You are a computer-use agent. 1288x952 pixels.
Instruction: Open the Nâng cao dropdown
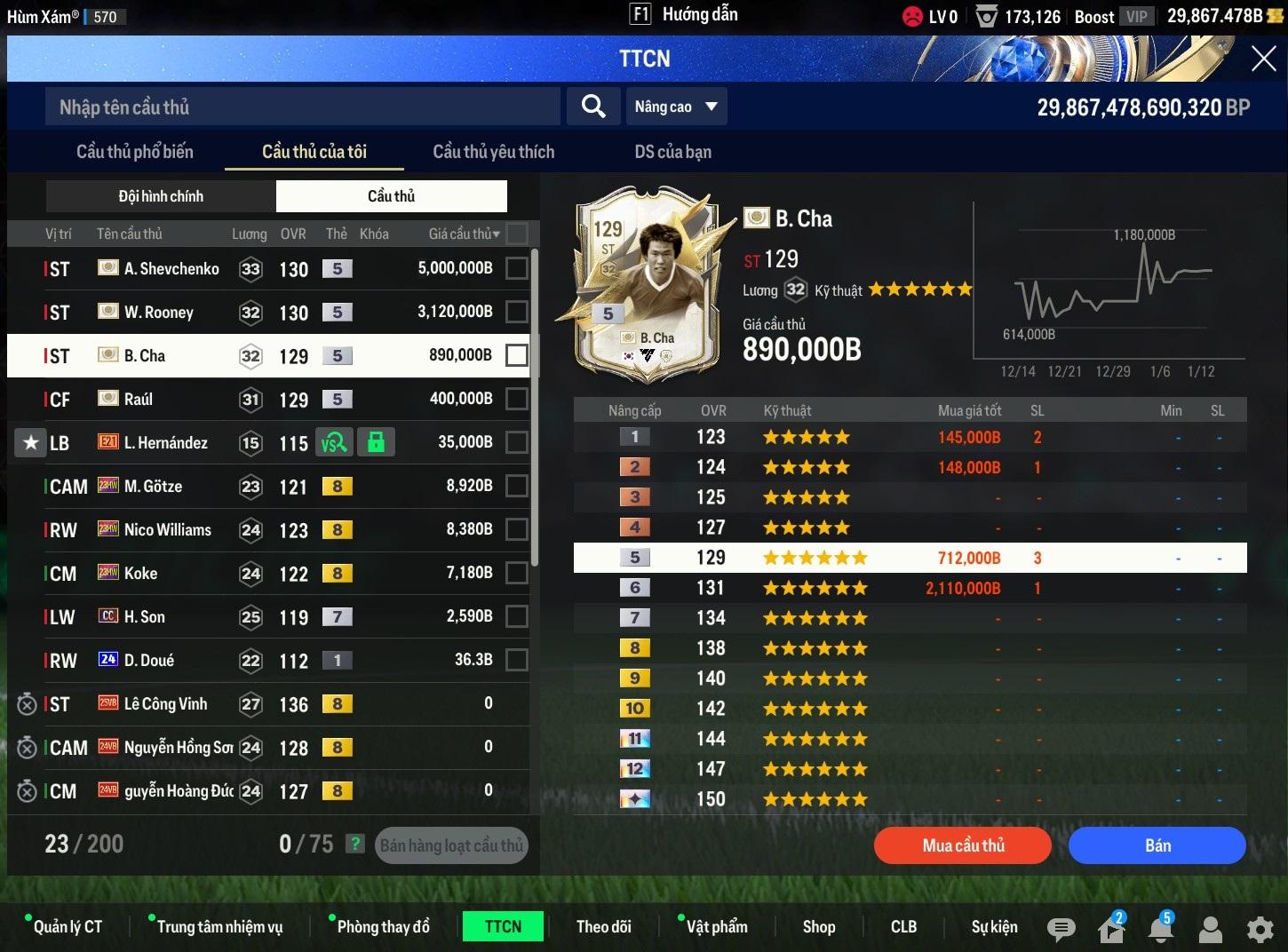point(676,107)
